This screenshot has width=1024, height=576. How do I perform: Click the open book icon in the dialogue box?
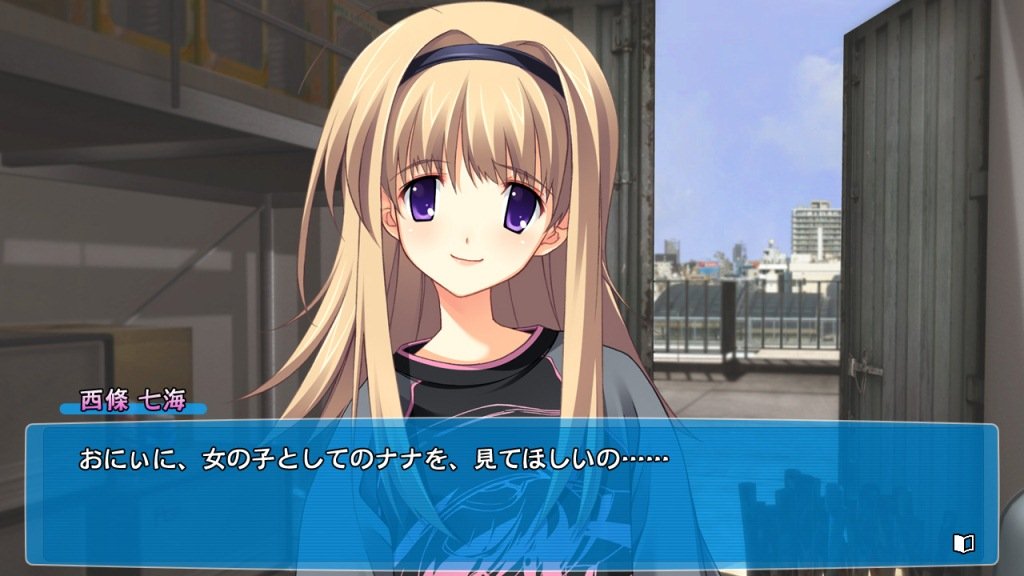[963, 543]
